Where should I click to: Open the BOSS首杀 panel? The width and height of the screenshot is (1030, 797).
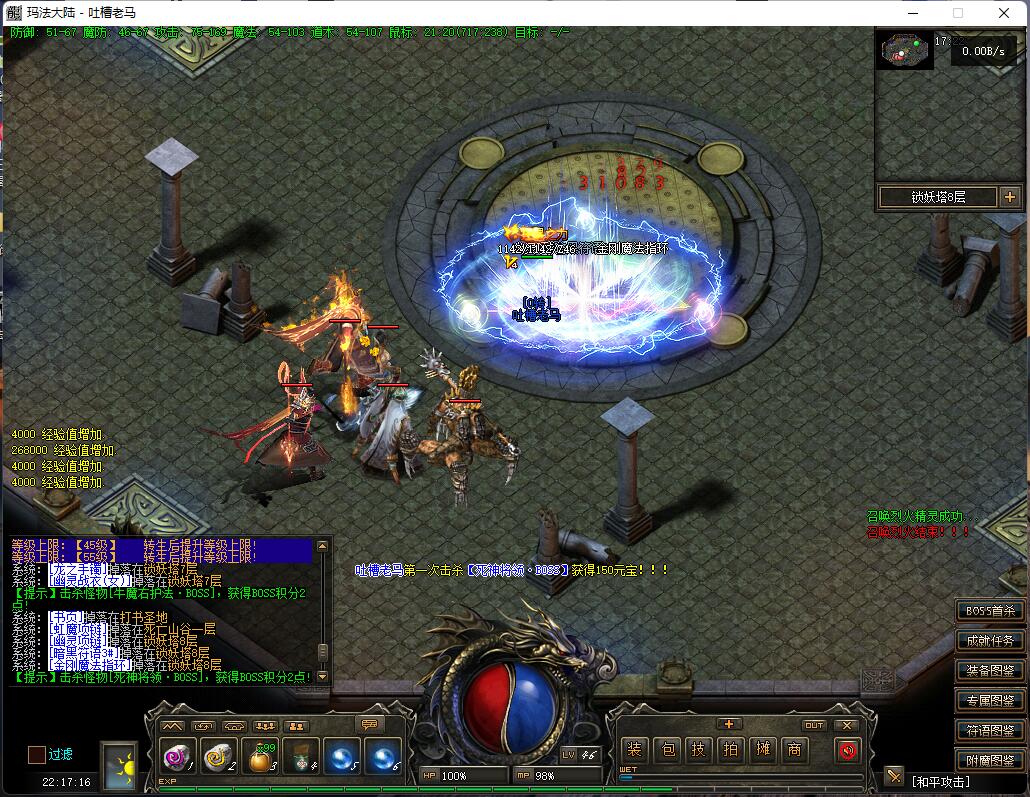[x=990, y=610]
